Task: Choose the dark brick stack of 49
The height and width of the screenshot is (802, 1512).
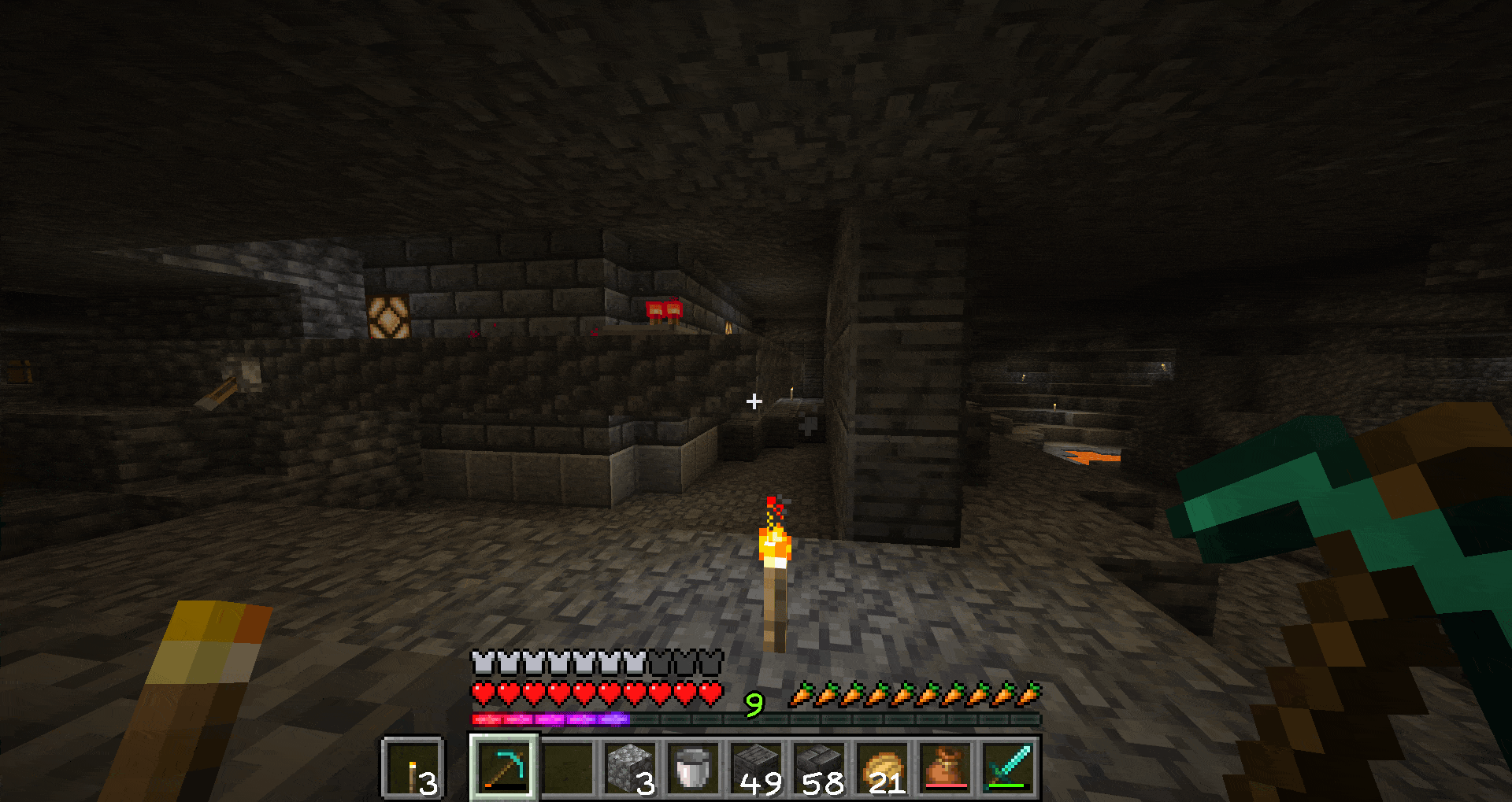Action: [x=757, y=767]
